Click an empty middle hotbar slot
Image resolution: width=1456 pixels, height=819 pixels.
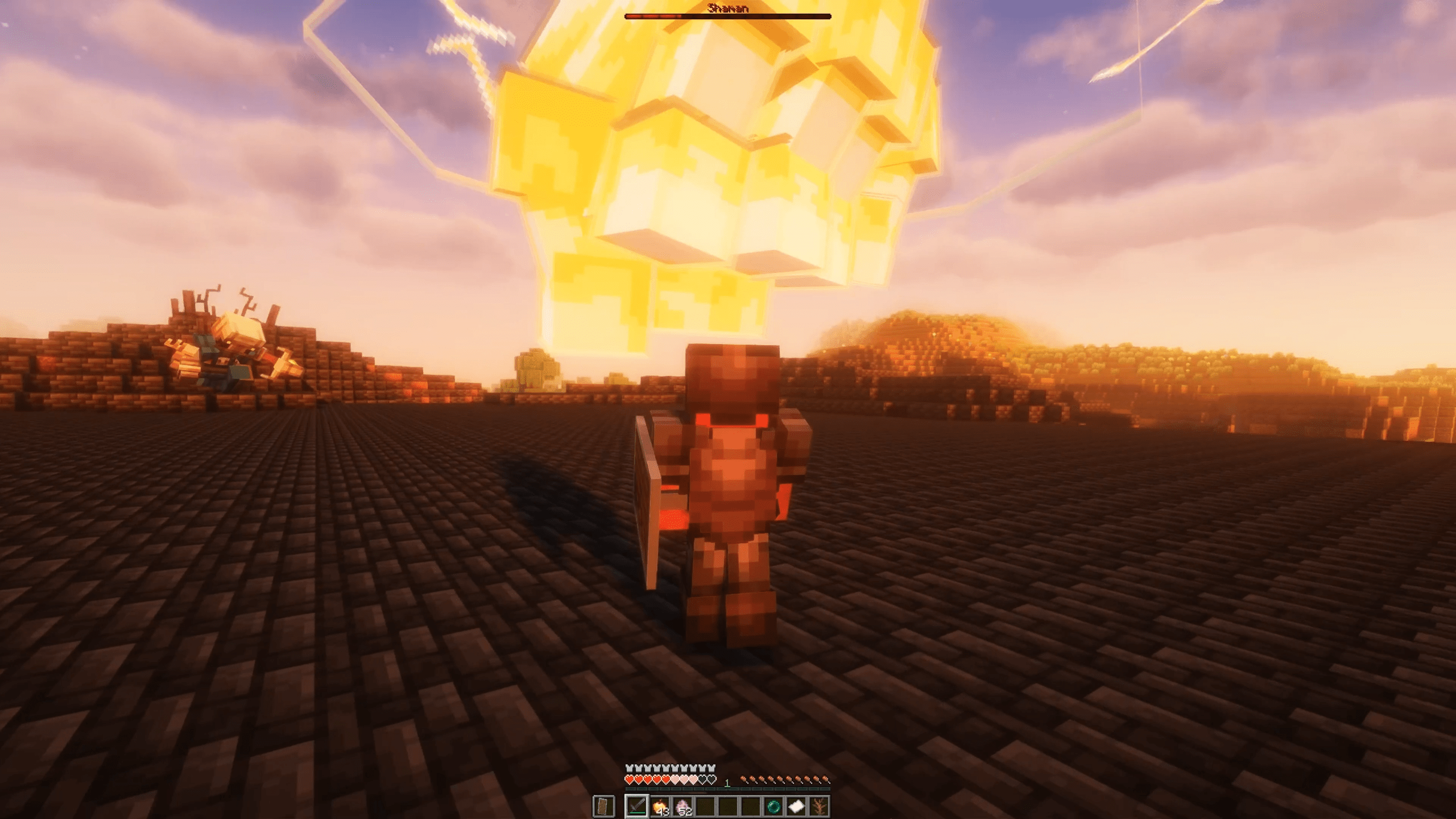pyautogui.click(x=727, y=808)
